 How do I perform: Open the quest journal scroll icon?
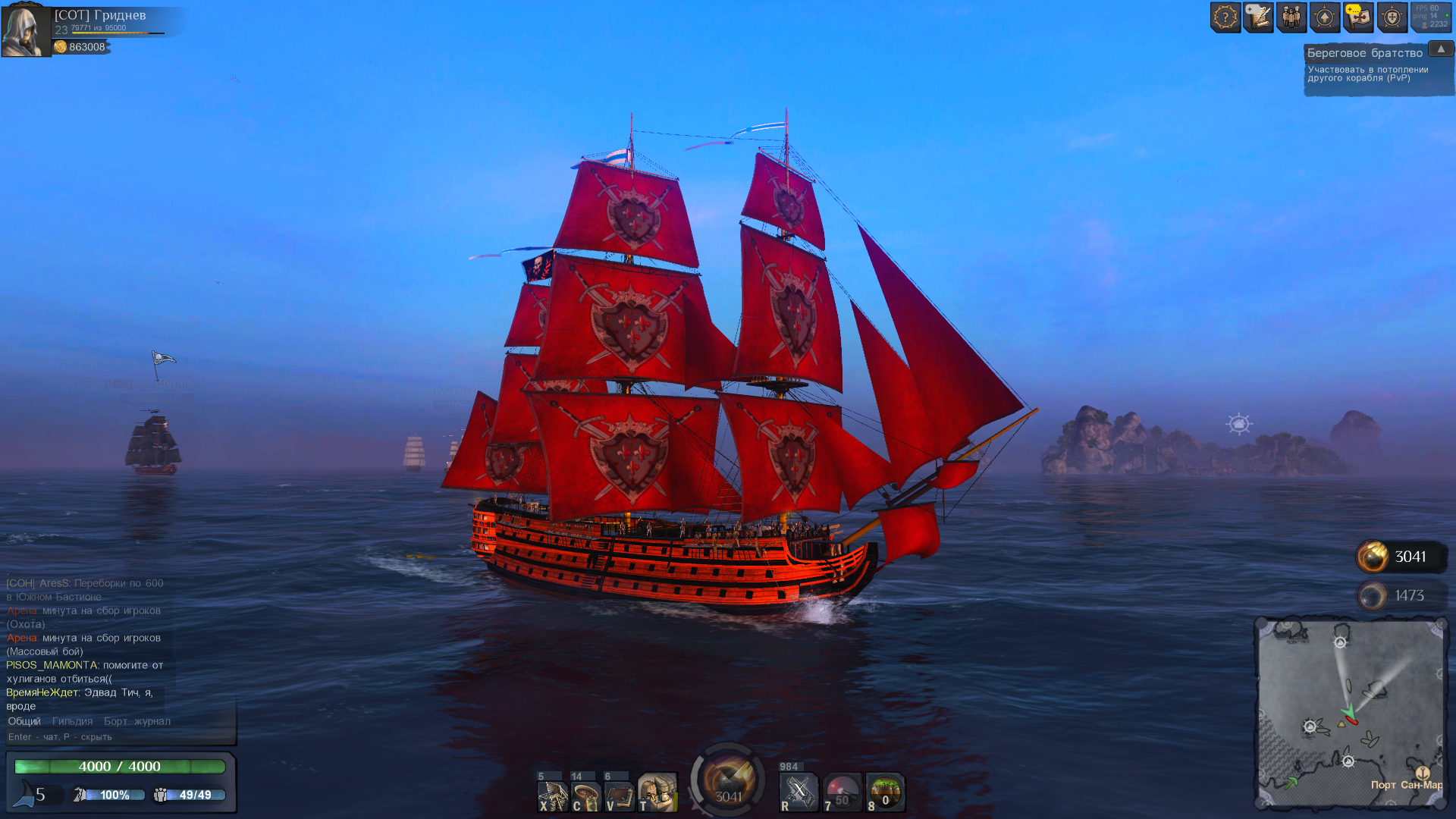1260,16
